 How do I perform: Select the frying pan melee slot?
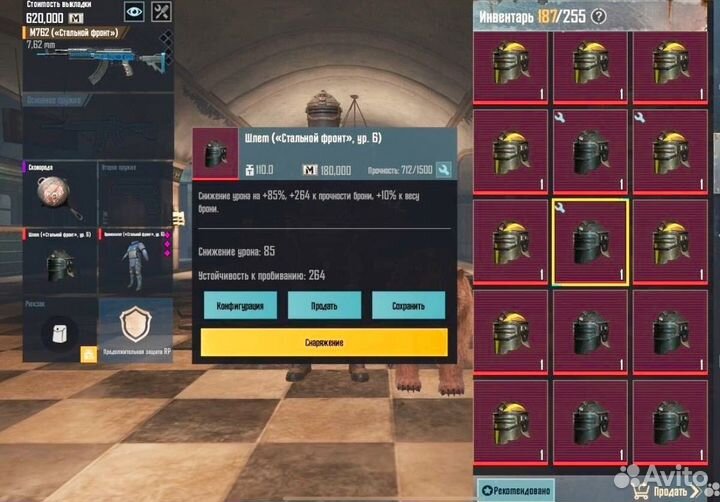point(60,195)
